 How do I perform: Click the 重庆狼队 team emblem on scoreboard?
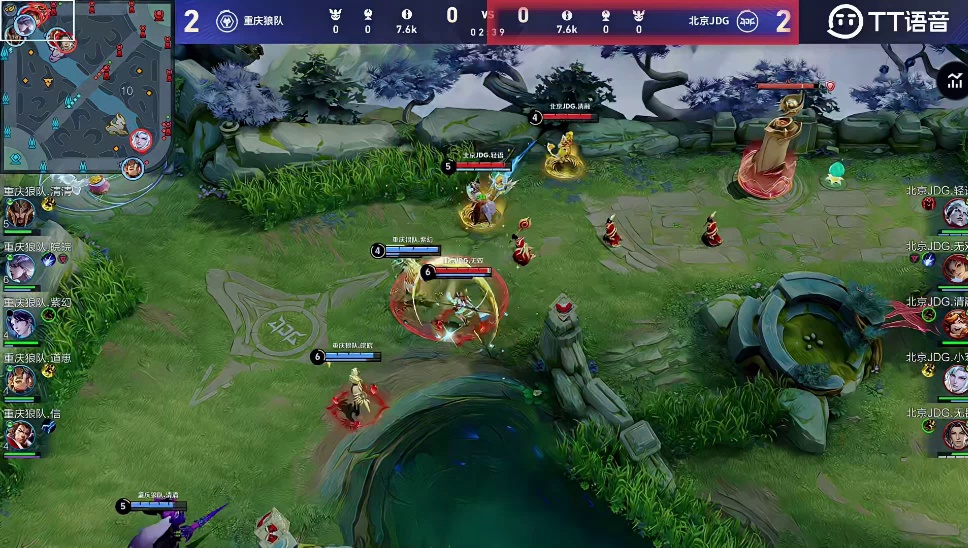226,21
